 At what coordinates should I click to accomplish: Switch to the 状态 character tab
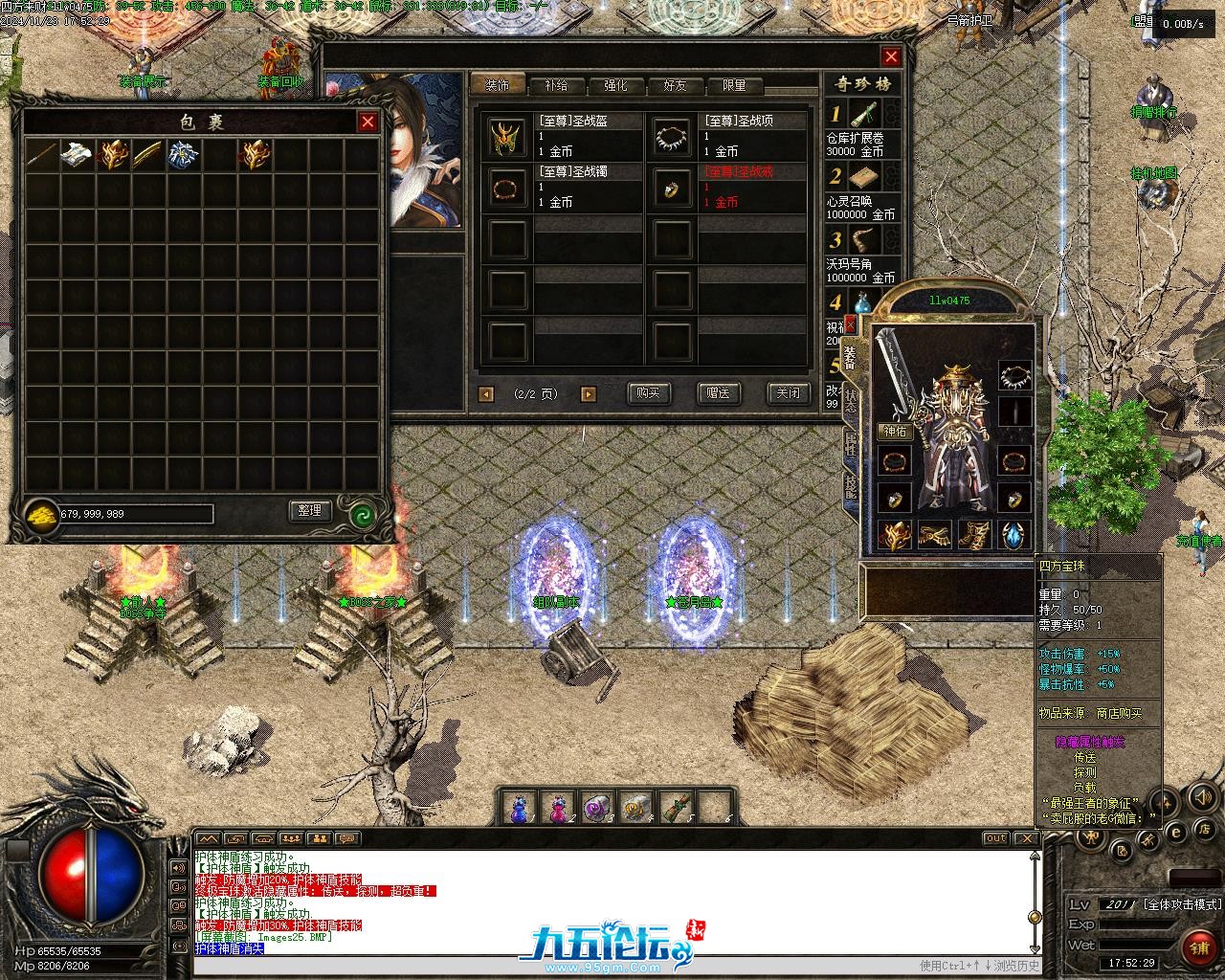851,400
